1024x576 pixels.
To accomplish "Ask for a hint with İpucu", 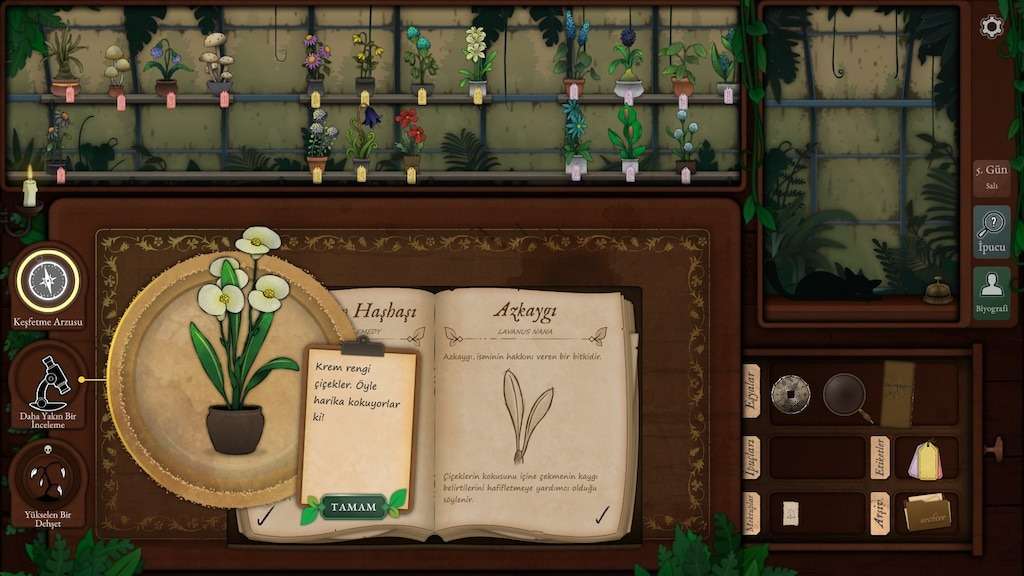I will (x=991, y=232).
